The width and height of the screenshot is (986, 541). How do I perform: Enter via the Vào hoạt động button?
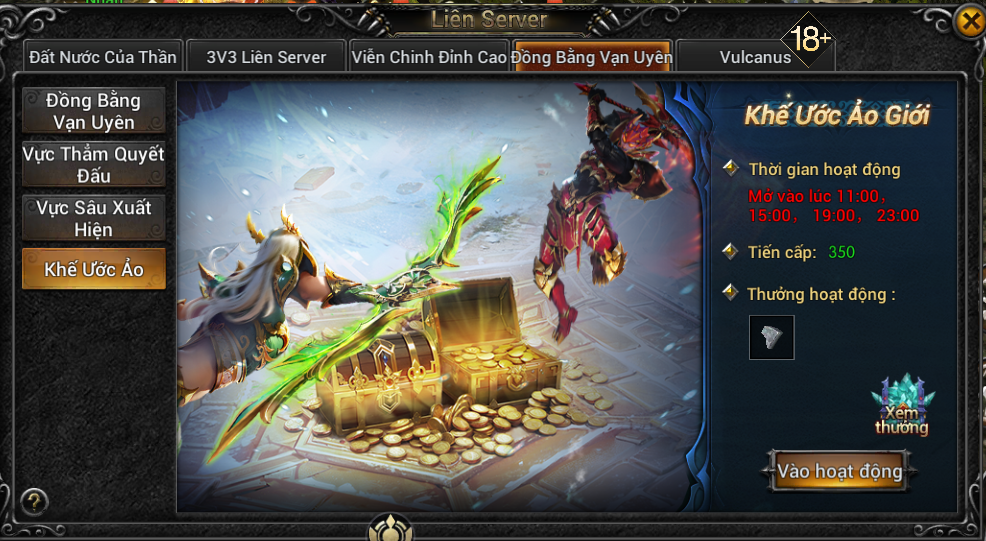click(x=840, y=471)
